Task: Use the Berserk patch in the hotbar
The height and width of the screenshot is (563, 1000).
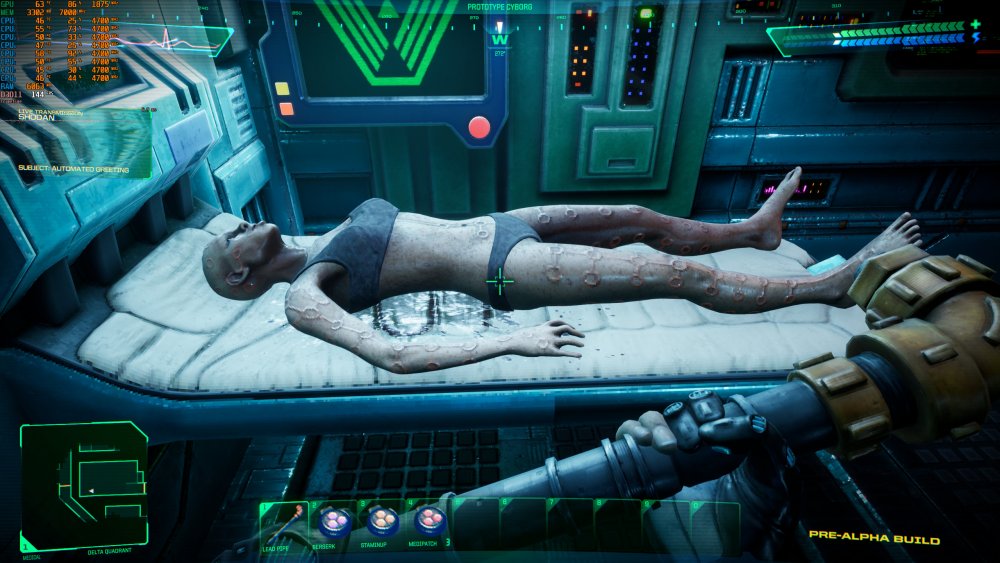Action: tap(334, 522)
